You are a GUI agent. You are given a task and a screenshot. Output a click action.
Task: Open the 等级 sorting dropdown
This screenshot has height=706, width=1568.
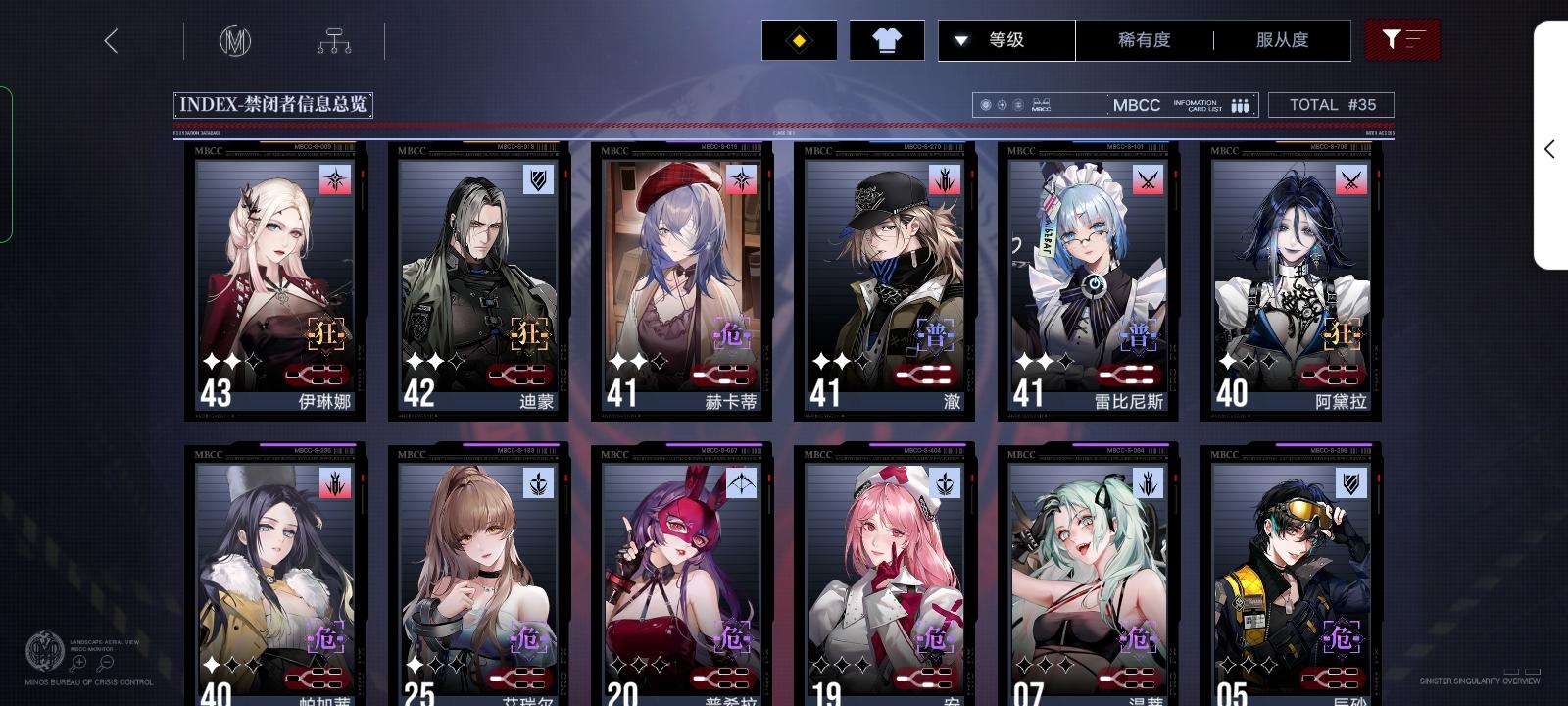point(1005,40)
